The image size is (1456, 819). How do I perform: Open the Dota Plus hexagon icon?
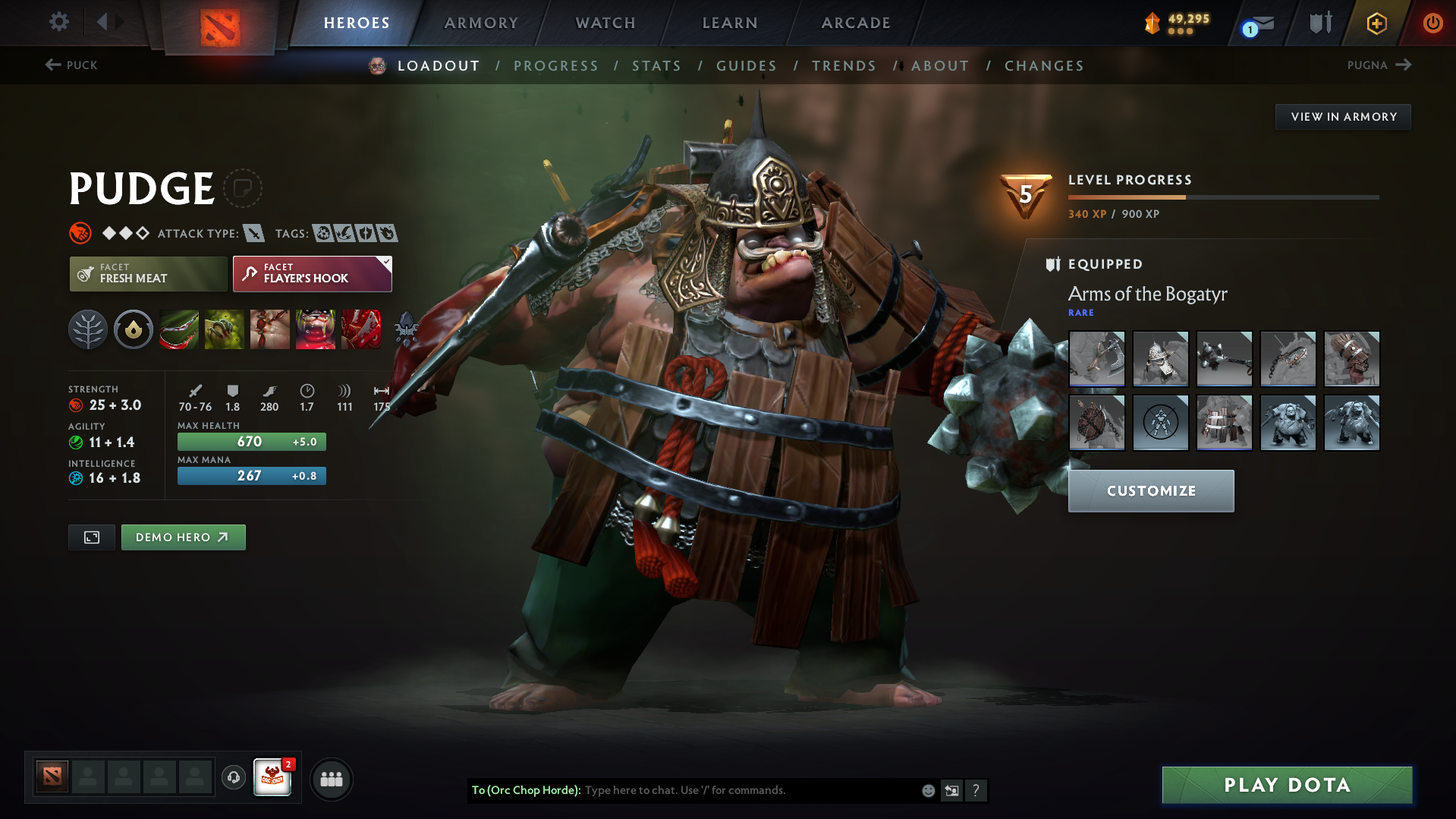coord(1376,23)
